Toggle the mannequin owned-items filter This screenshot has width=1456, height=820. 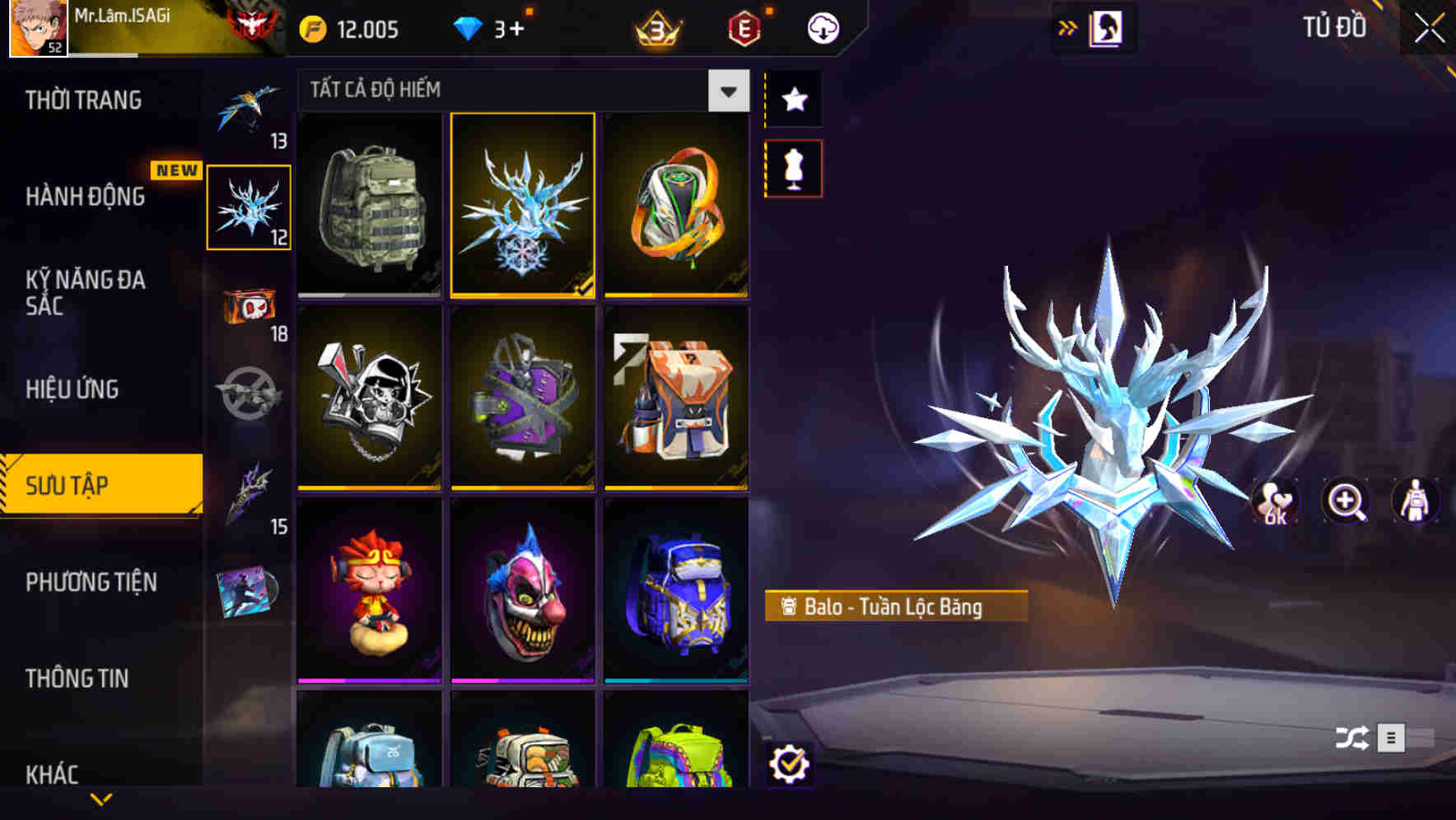(793, 166)
